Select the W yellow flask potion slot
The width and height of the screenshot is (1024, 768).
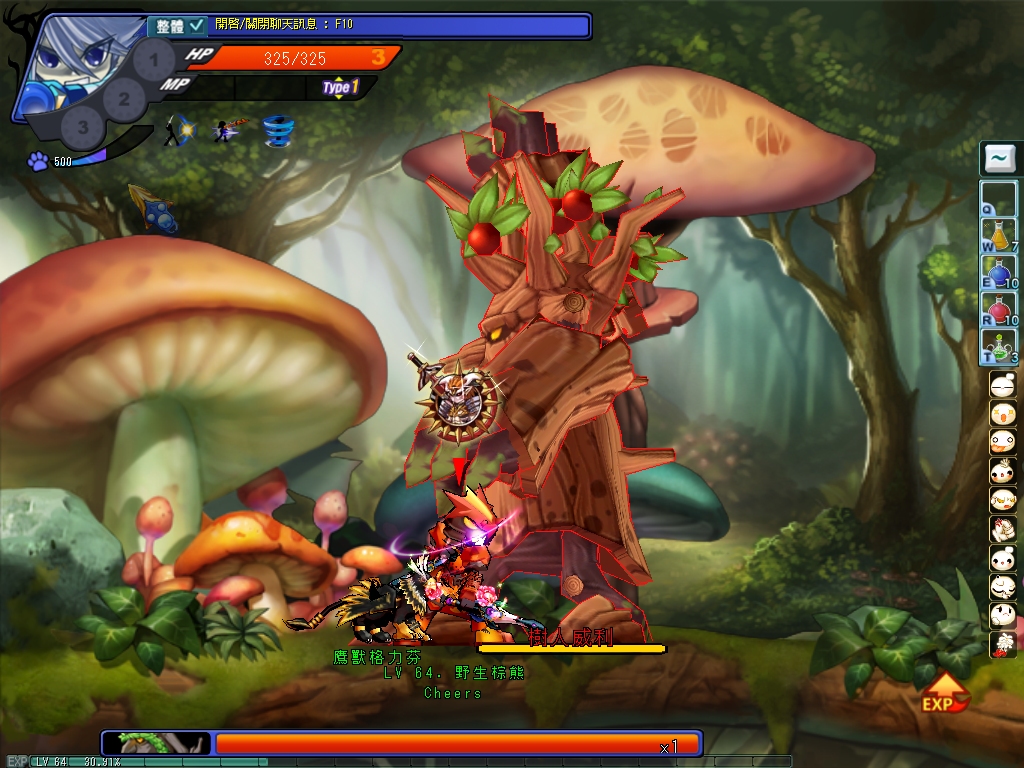[x=998, y=235]
